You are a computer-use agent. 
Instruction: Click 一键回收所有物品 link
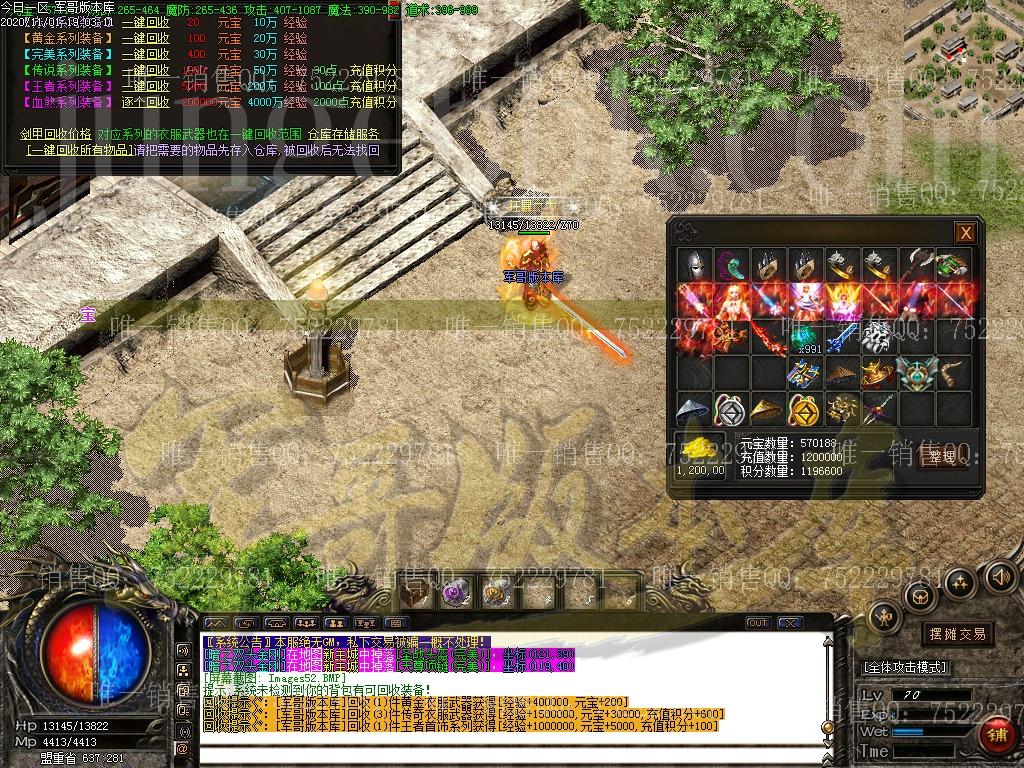point(80,150)
